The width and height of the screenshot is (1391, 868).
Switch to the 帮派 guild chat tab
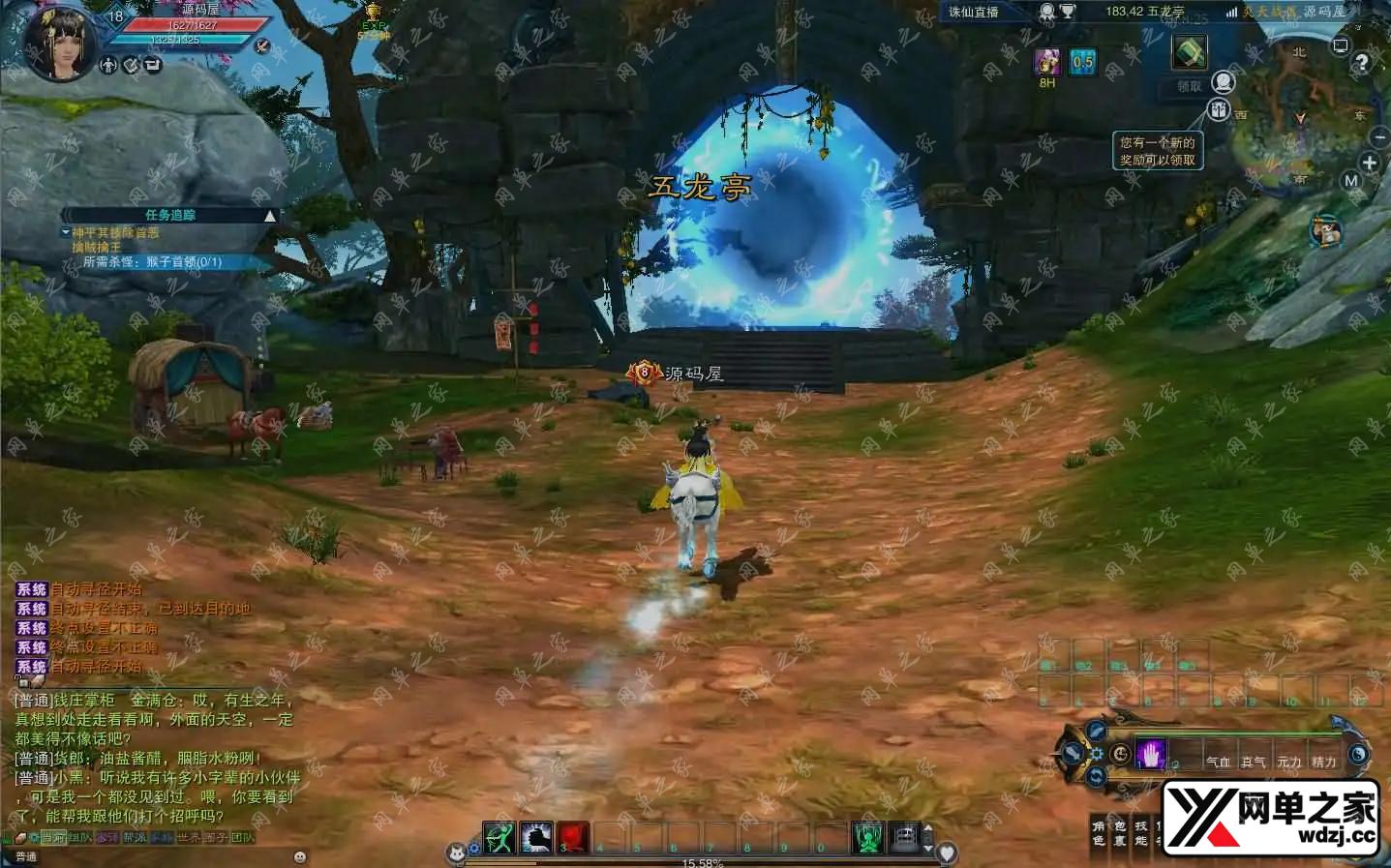[134, 837]
